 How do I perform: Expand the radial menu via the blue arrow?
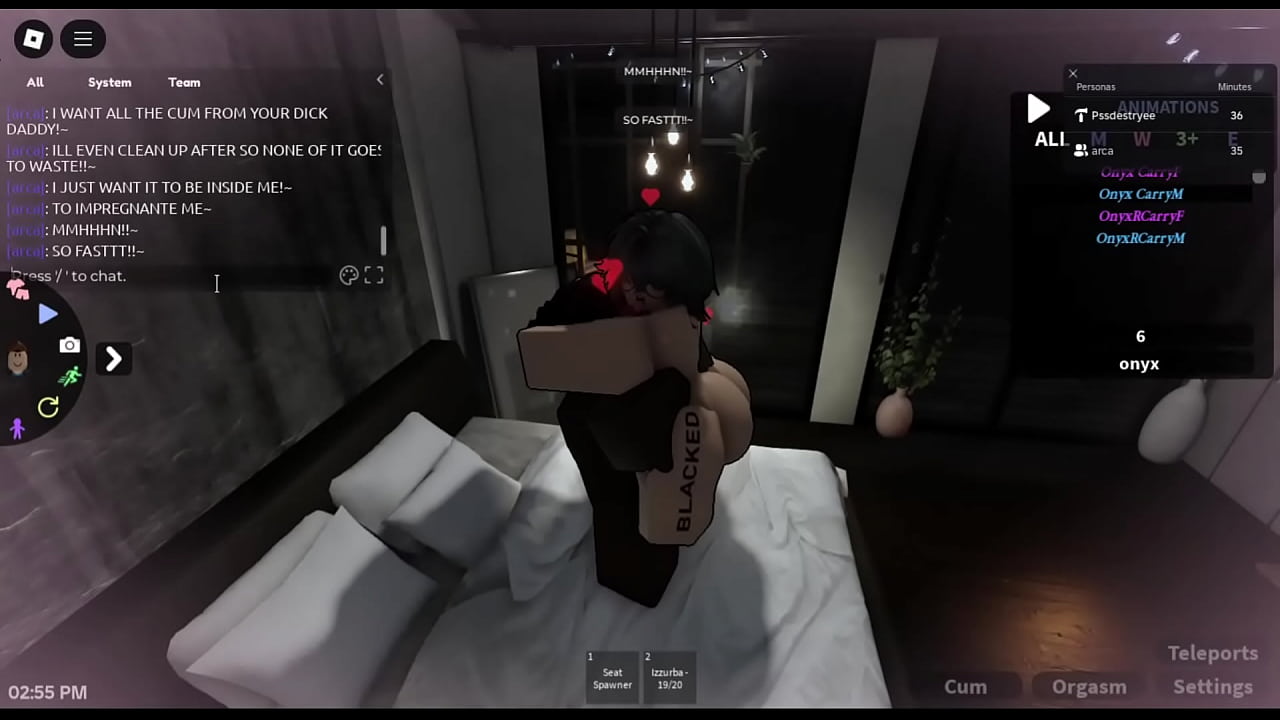click(46, 313)
